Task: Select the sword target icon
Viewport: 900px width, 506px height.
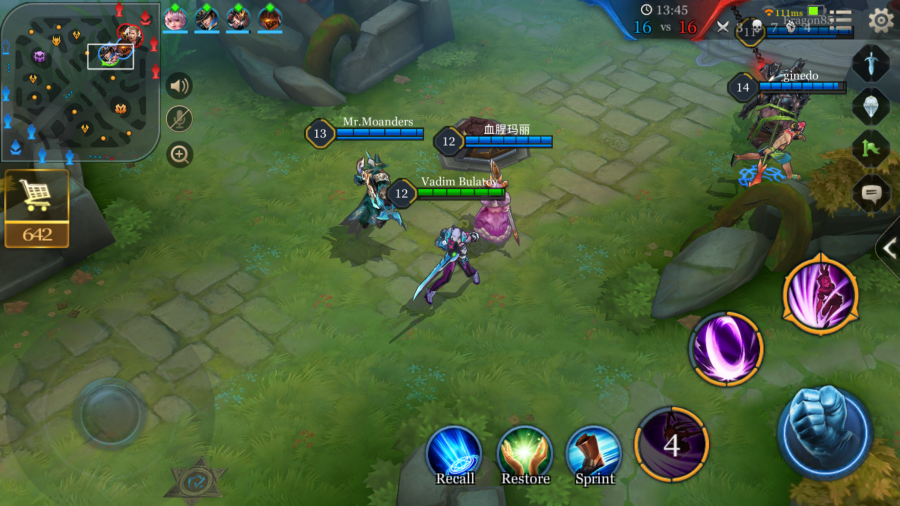Action: point(870,63)
